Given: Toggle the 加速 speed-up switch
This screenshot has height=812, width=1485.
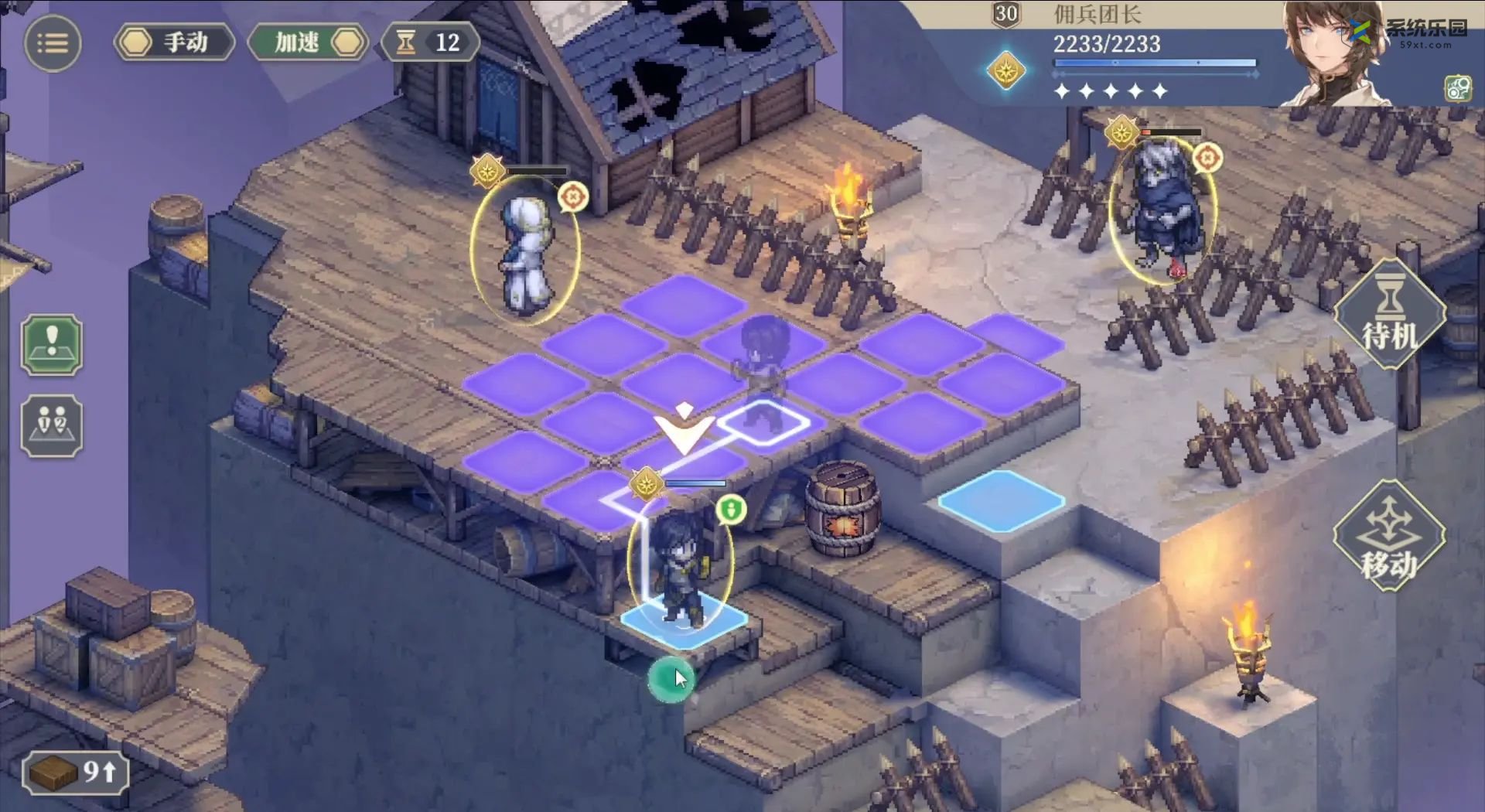Looking at the screenshot, I should click(309, 43).
